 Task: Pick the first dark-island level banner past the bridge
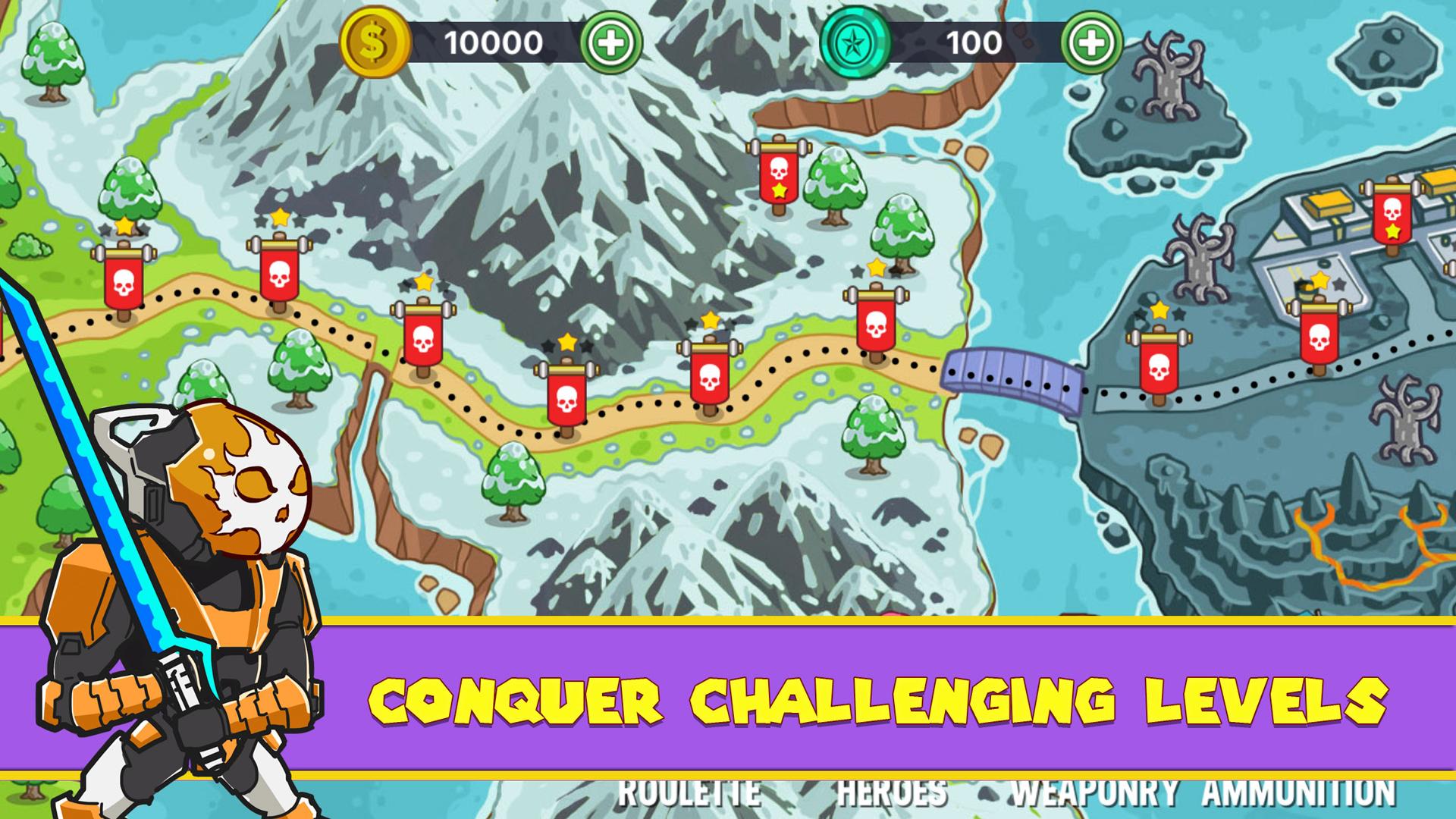(1158, 362)
